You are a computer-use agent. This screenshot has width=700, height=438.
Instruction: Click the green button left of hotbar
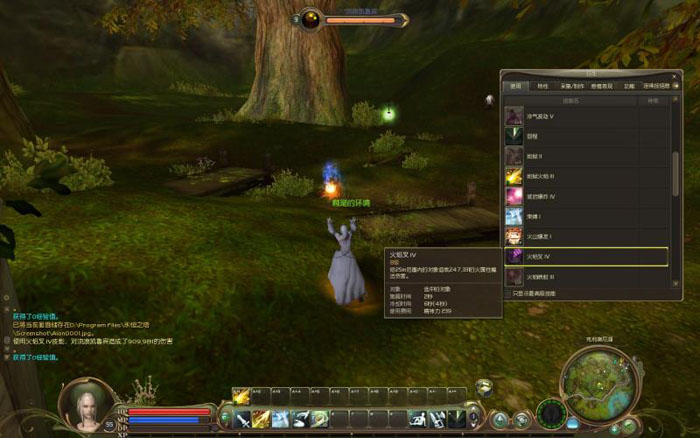pos(227,418)
